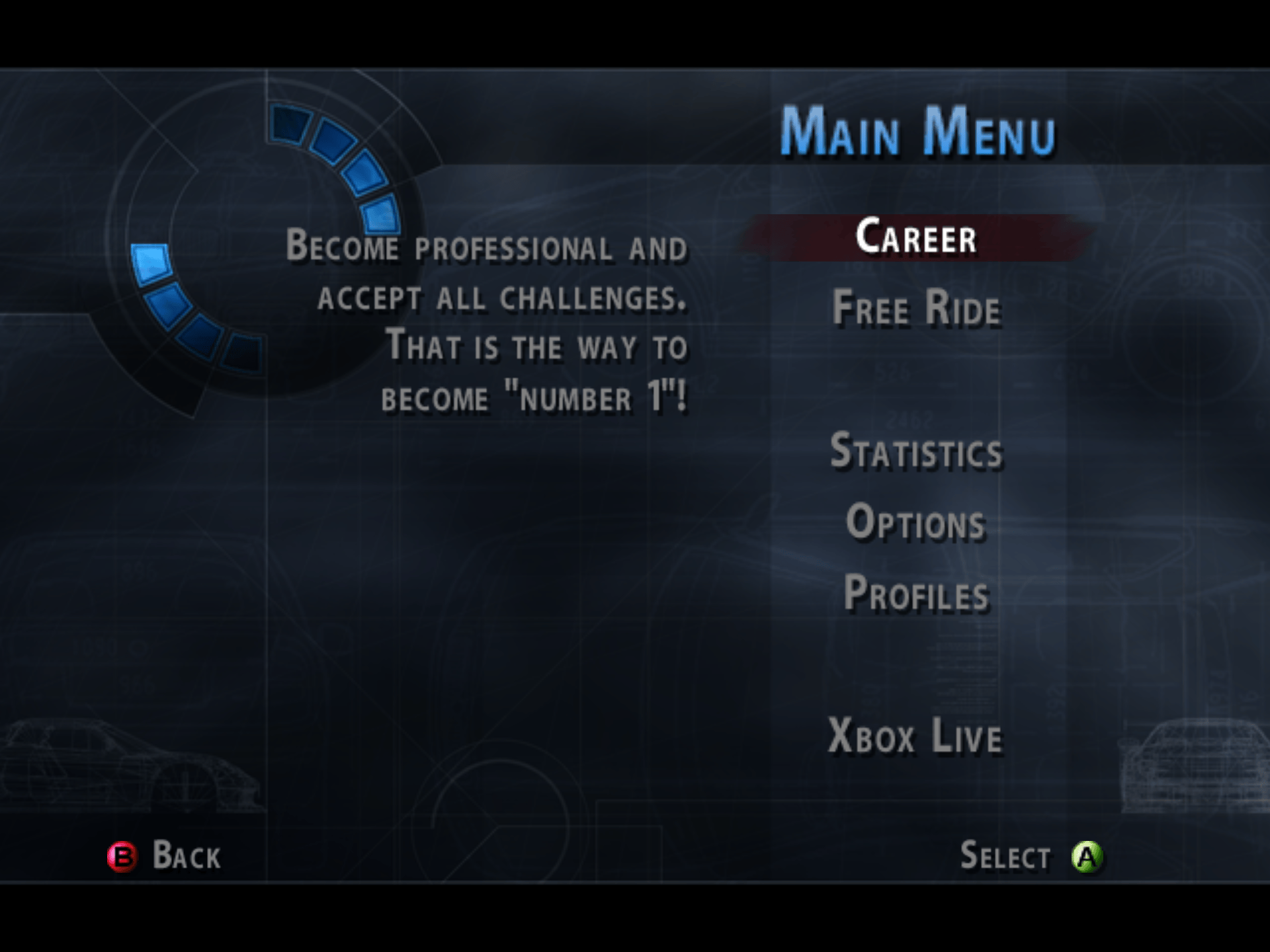Choose the Profiles entry
The height and width of the screenshot is (952, 1270).
tap(916, 593)
